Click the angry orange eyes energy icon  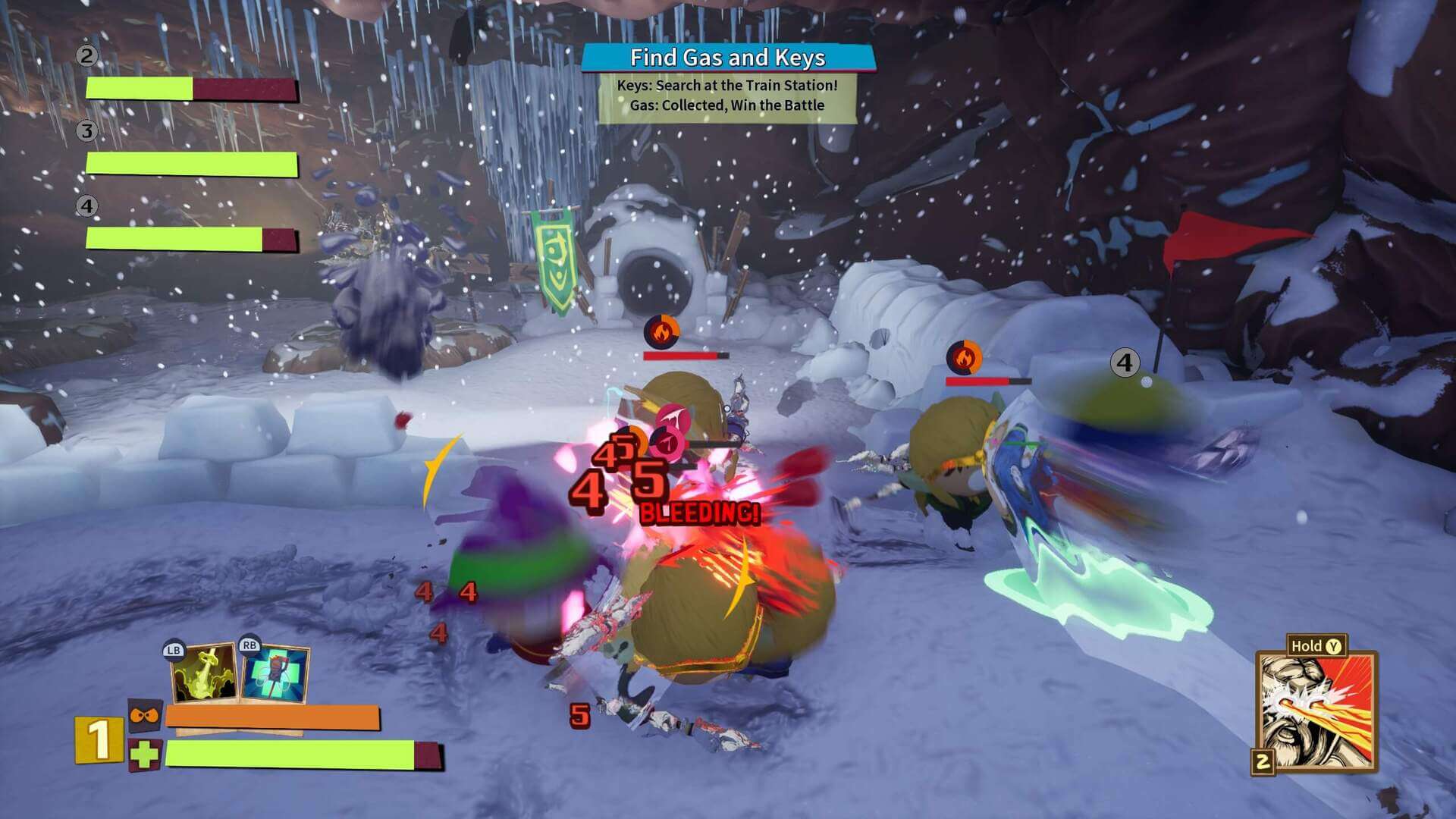click(x=143, y=715)
